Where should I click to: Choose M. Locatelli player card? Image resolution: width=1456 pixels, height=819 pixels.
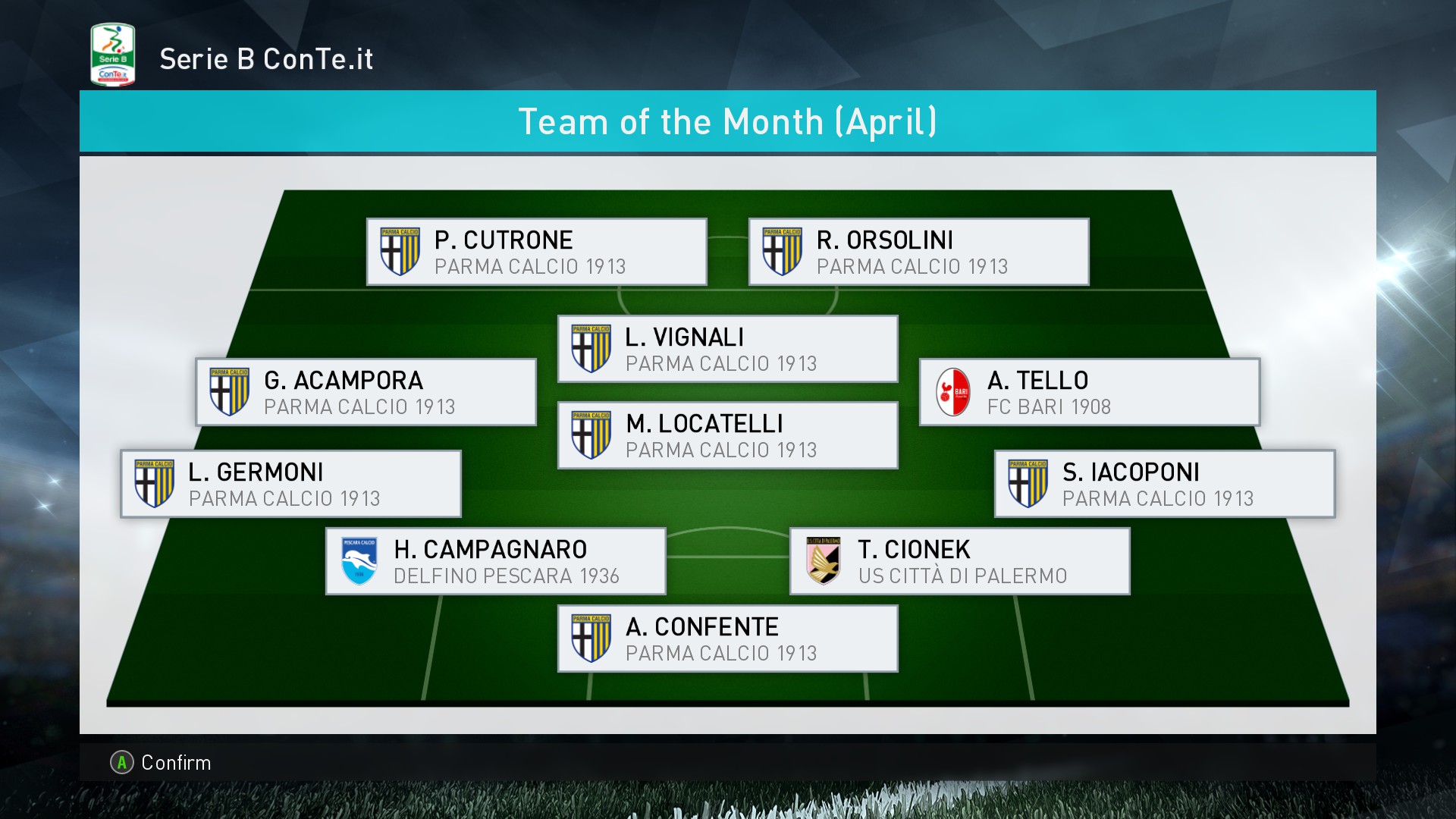(727, 436)
